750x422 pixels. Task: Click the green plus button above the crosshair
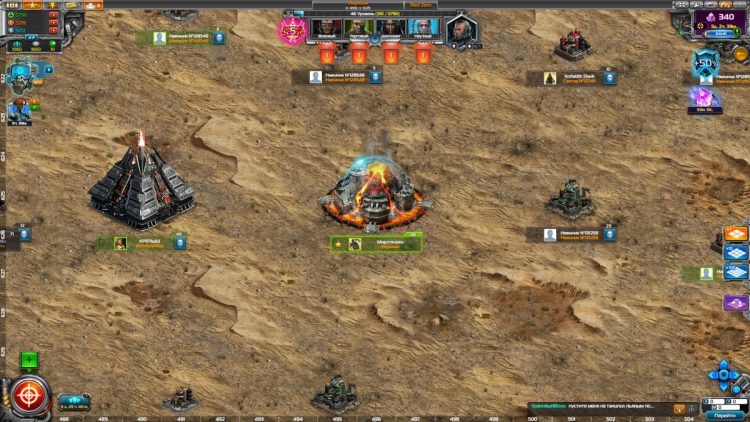pyautogui.click(x=30, y=360)
